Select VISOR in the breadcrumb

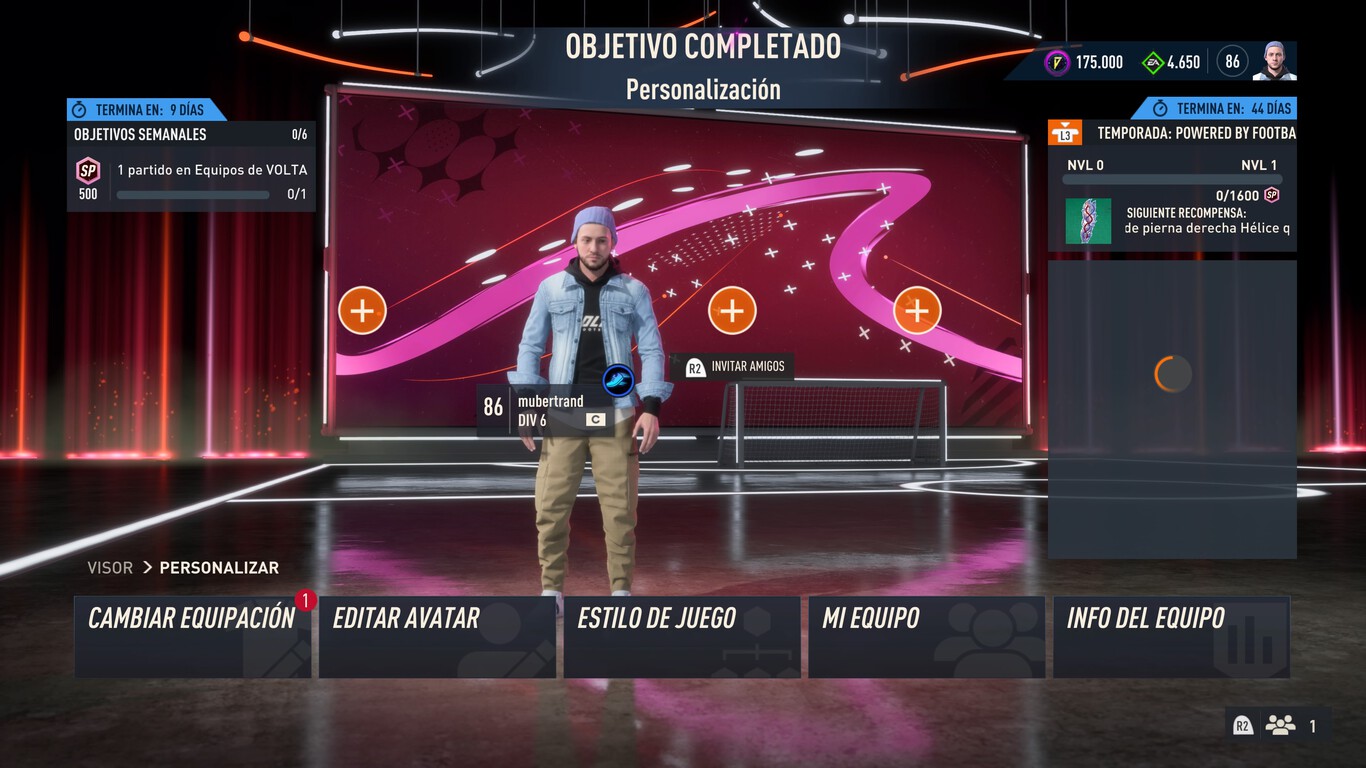point(109,567)
